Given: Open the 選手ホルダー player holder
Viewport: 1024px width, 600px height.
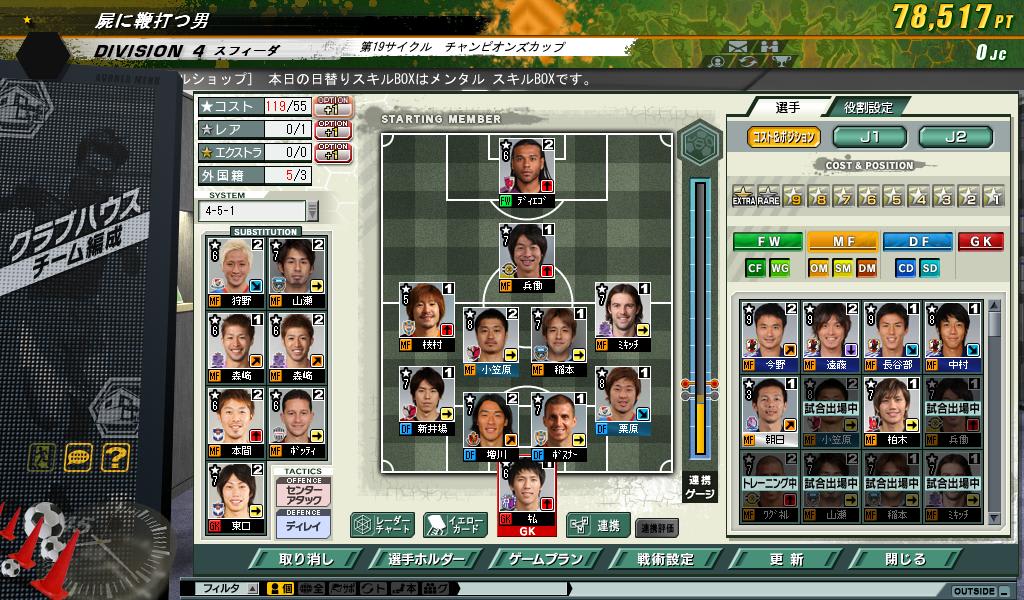Looking at the screenshot, I should (x=427, y=559).
